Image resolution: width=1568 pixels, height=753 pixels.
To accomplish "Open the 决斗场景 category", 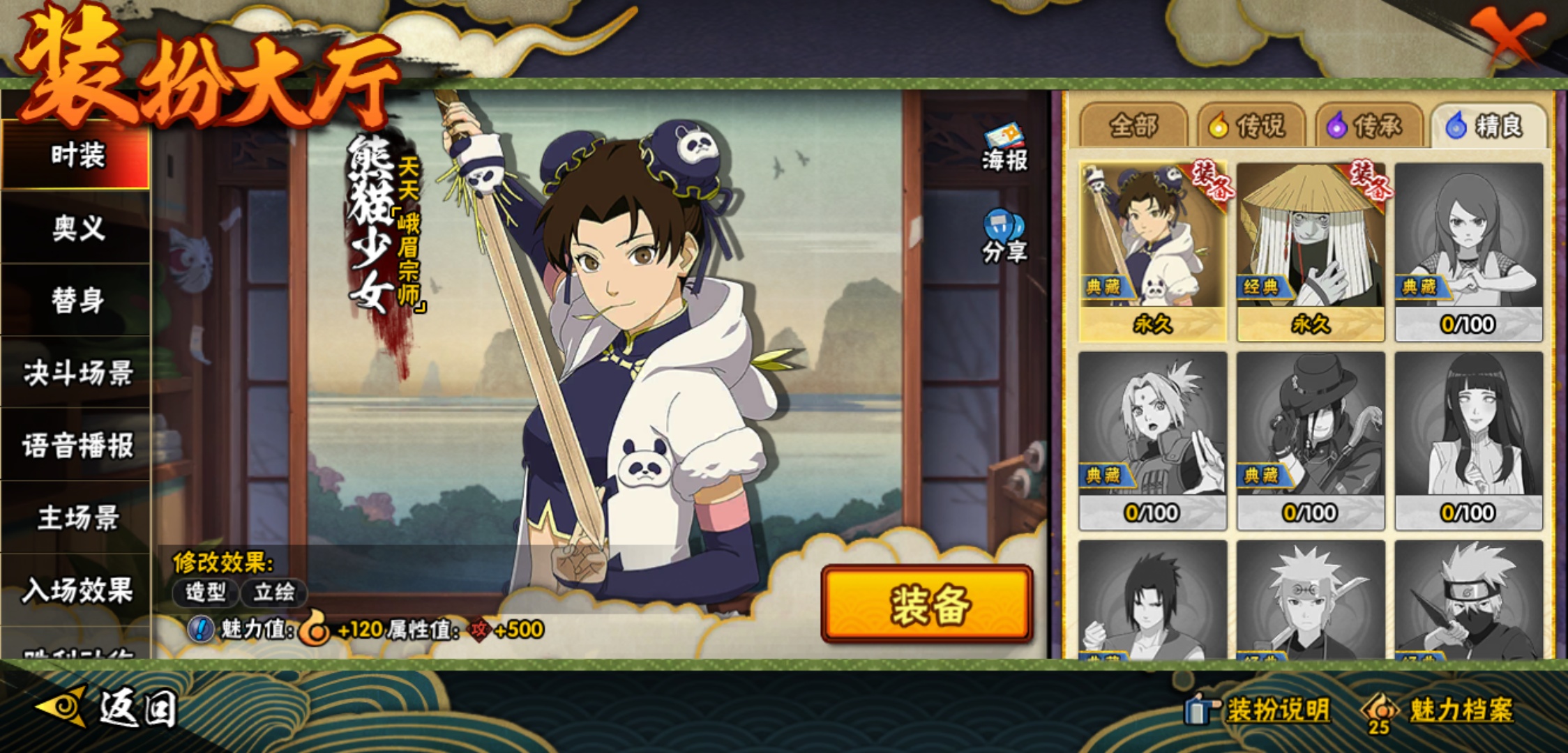I will (77, 373).
